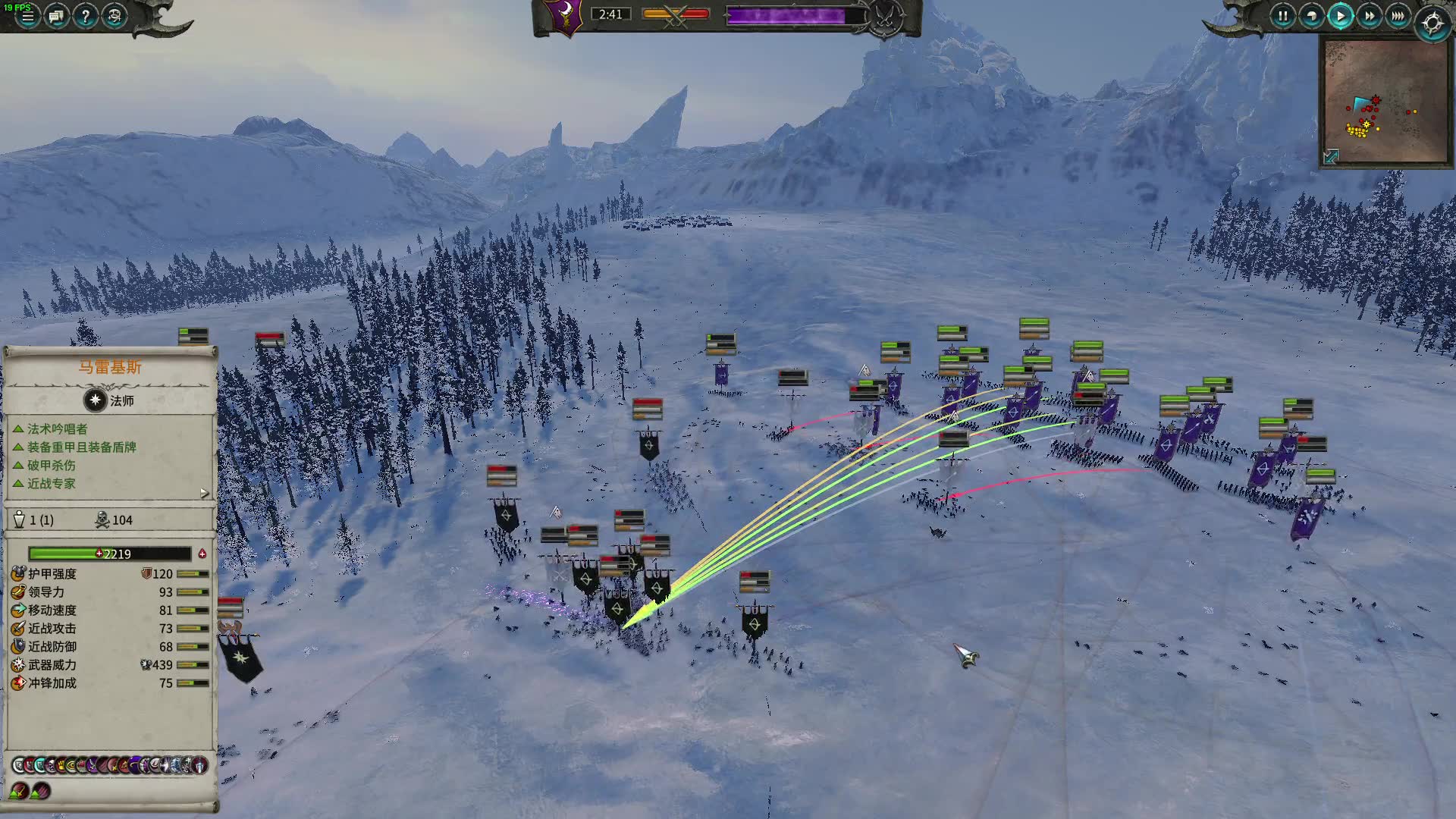Click the claw-marks buff icon with green arrow

pyautogui.click(x=41, y=791)
